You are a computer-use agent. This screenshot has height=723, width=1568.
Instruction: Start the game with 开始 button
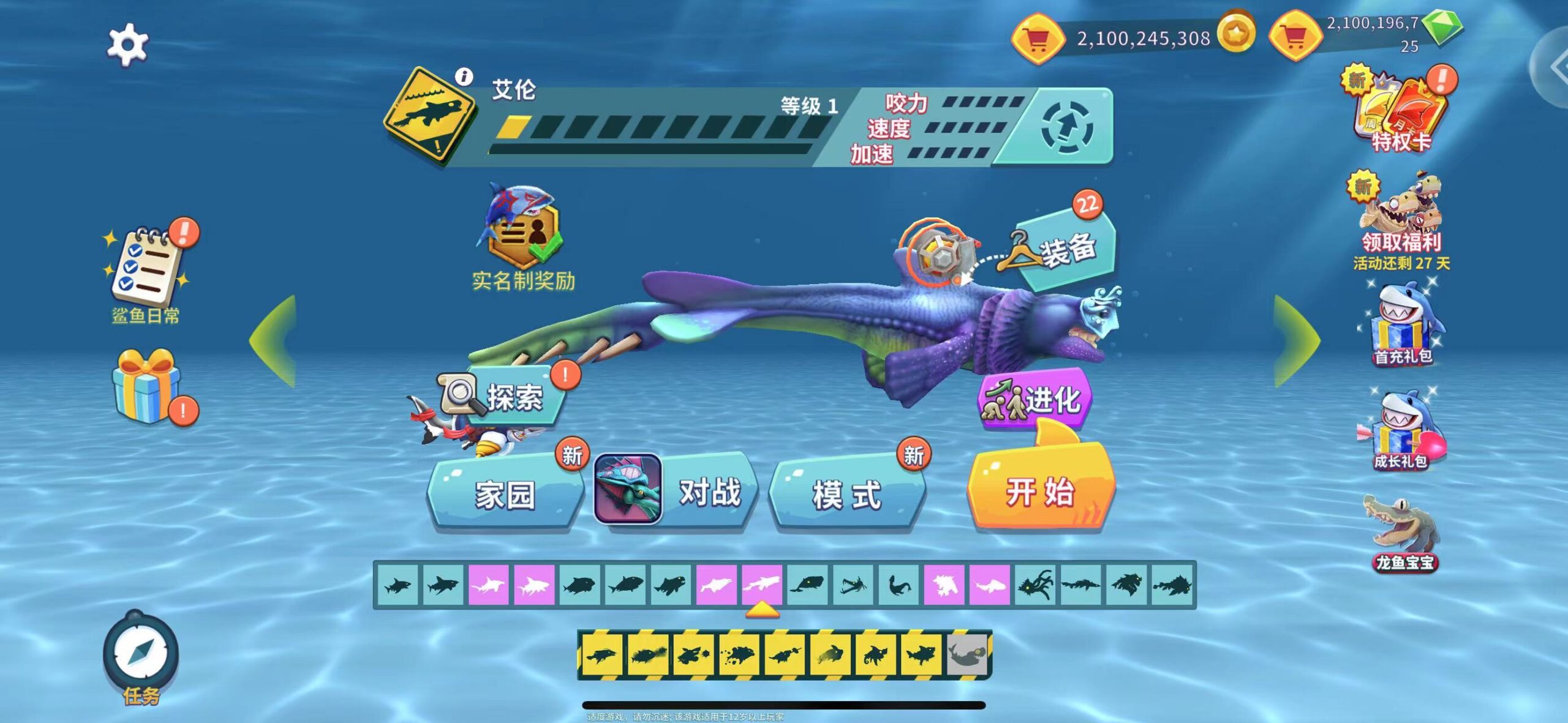pyautogui.click(x=1041, y=490)
